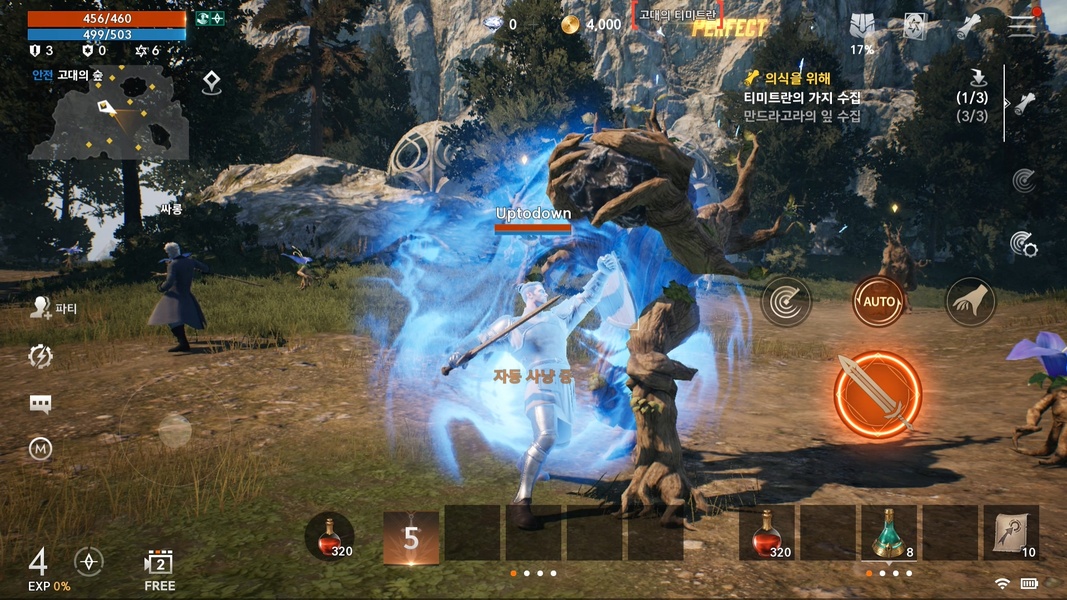Click the diamond currency icon
The image size is (1067, 600).
[x=493, y=24]
